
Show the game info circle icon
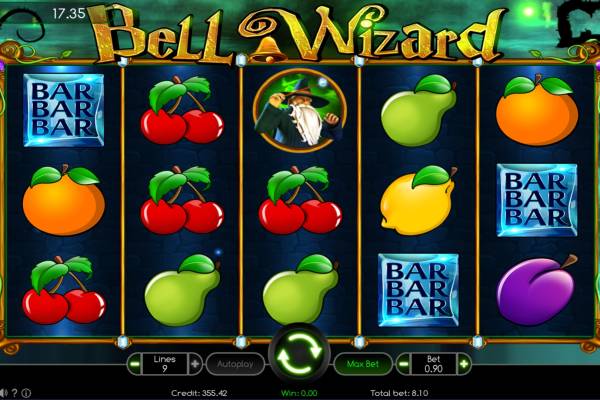point(26,393)
